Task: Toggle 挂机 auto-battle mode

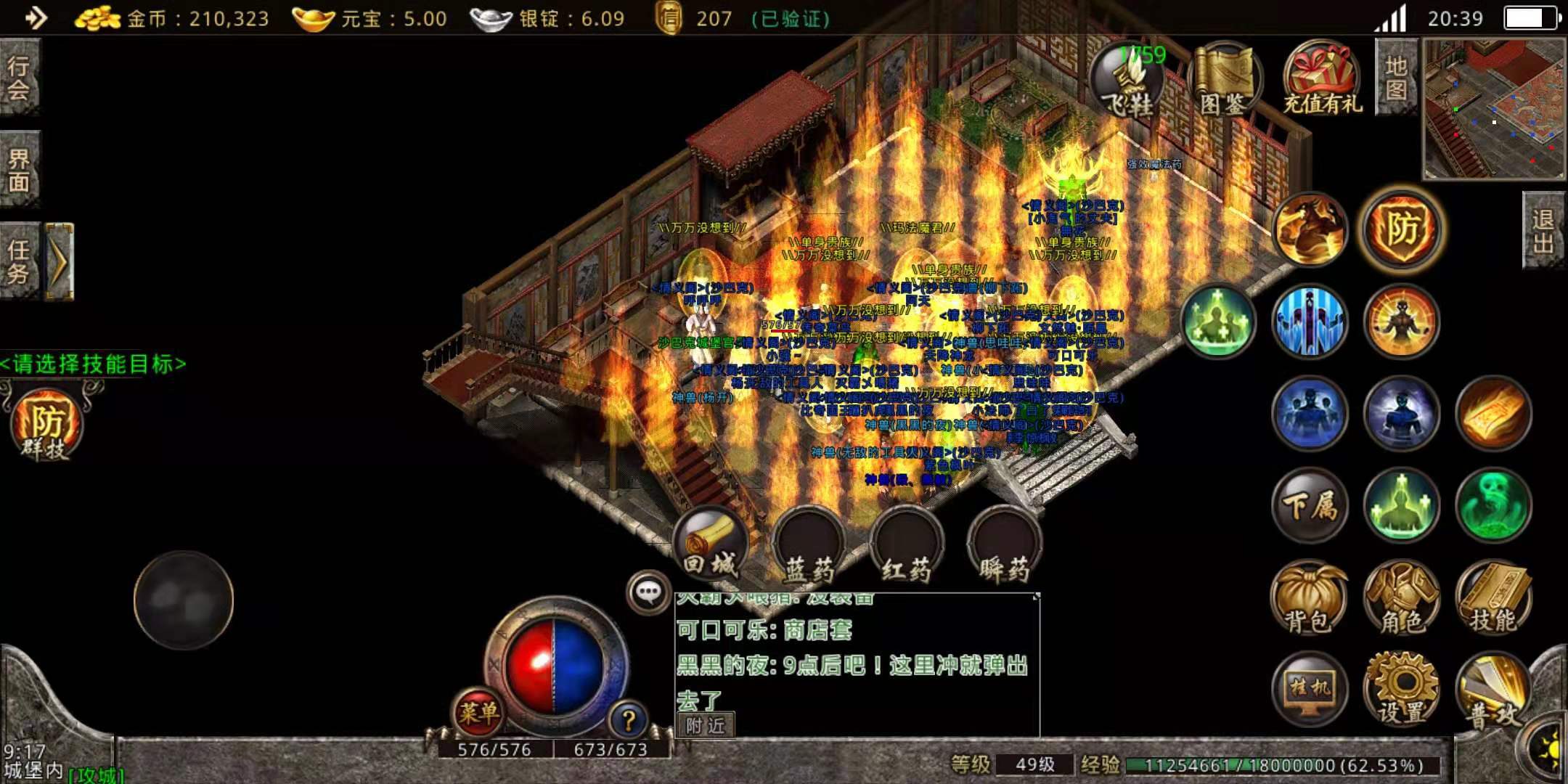Action: tap(1310, 688)
